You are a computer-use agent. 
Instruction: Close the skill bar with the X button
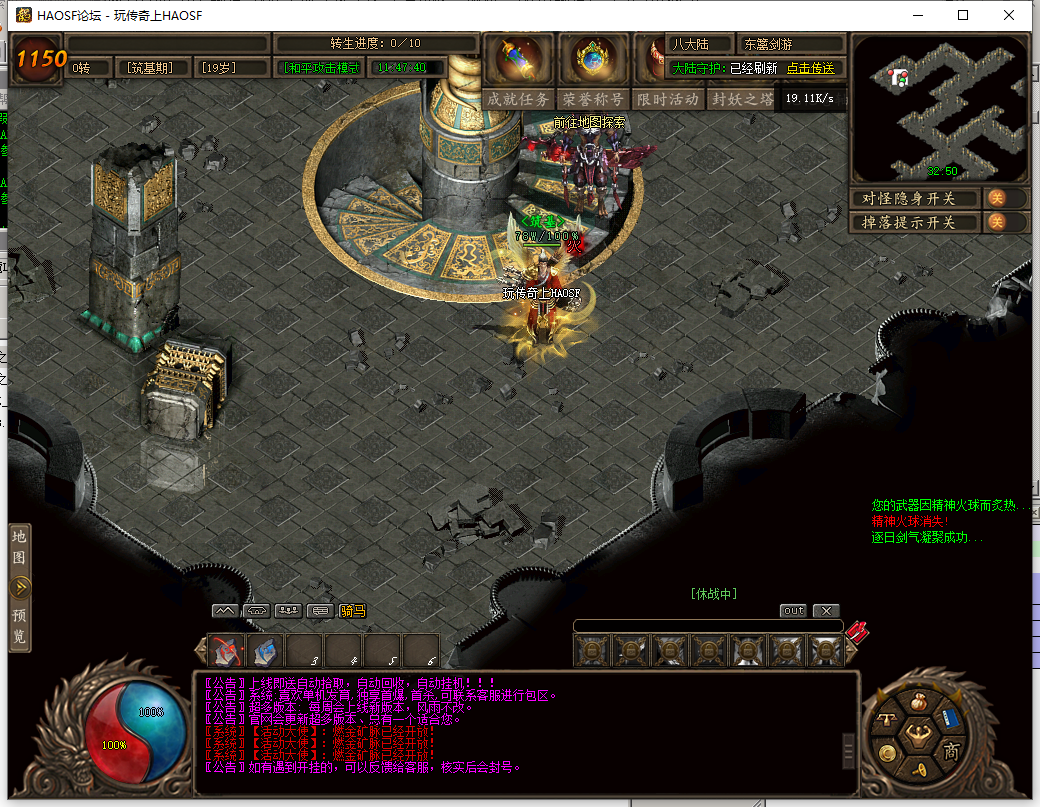pyautogui.click(x=825, y=610)
